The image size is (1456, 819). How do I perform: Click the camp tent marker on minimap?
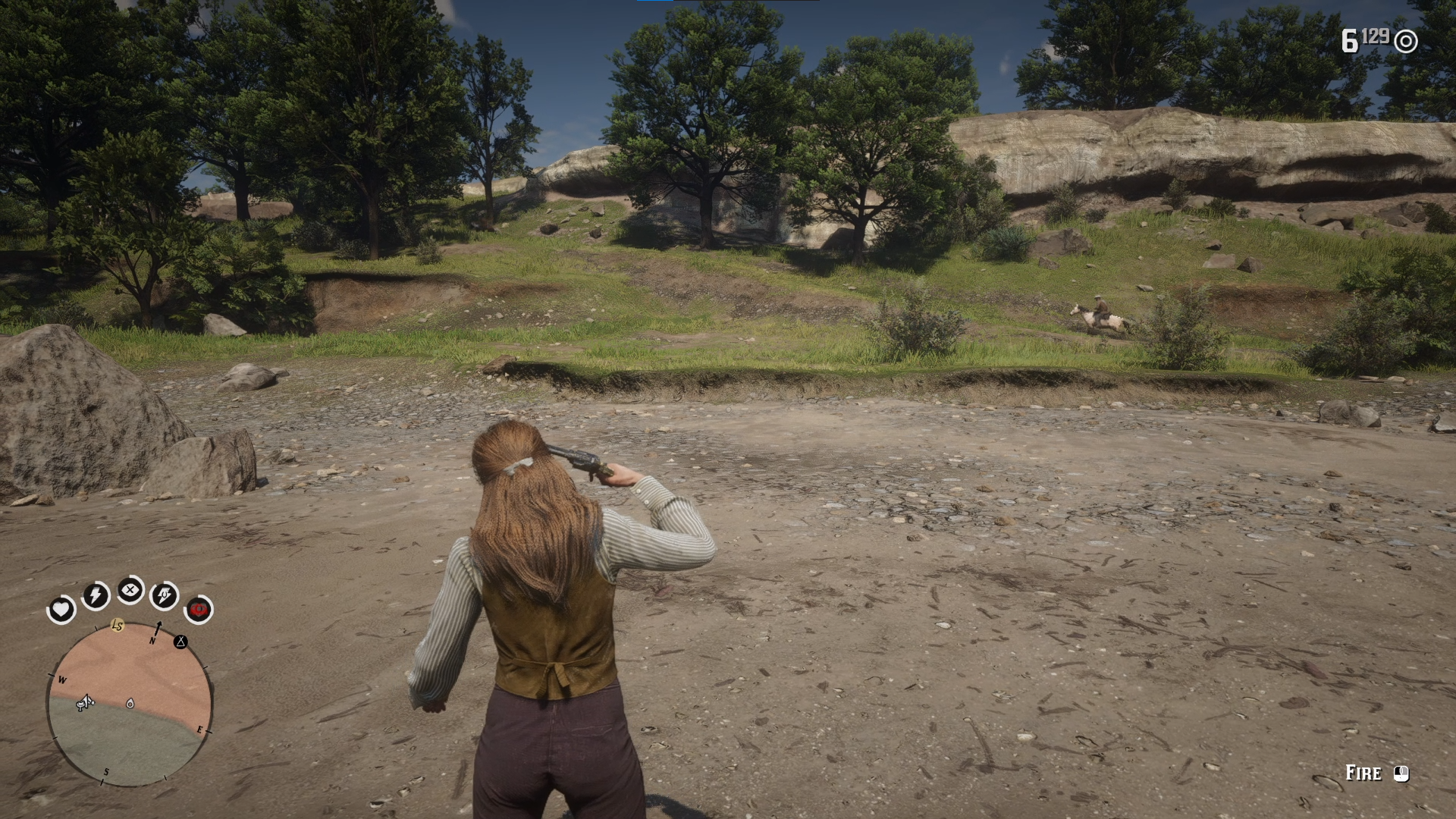tap(180, 642)
